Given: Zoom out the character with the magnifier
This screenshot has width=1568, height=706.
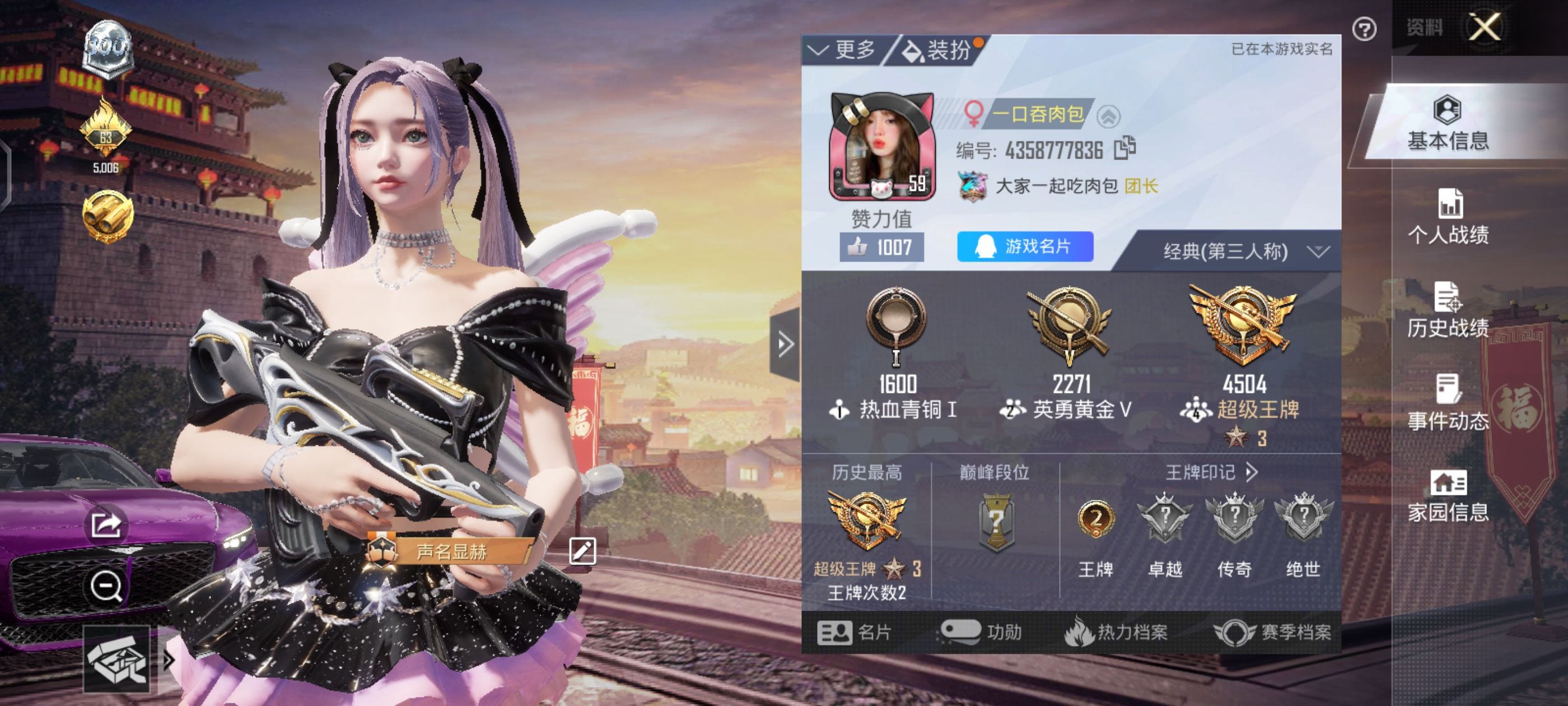Looking at the screenshot, I should [x=106, y=586].
